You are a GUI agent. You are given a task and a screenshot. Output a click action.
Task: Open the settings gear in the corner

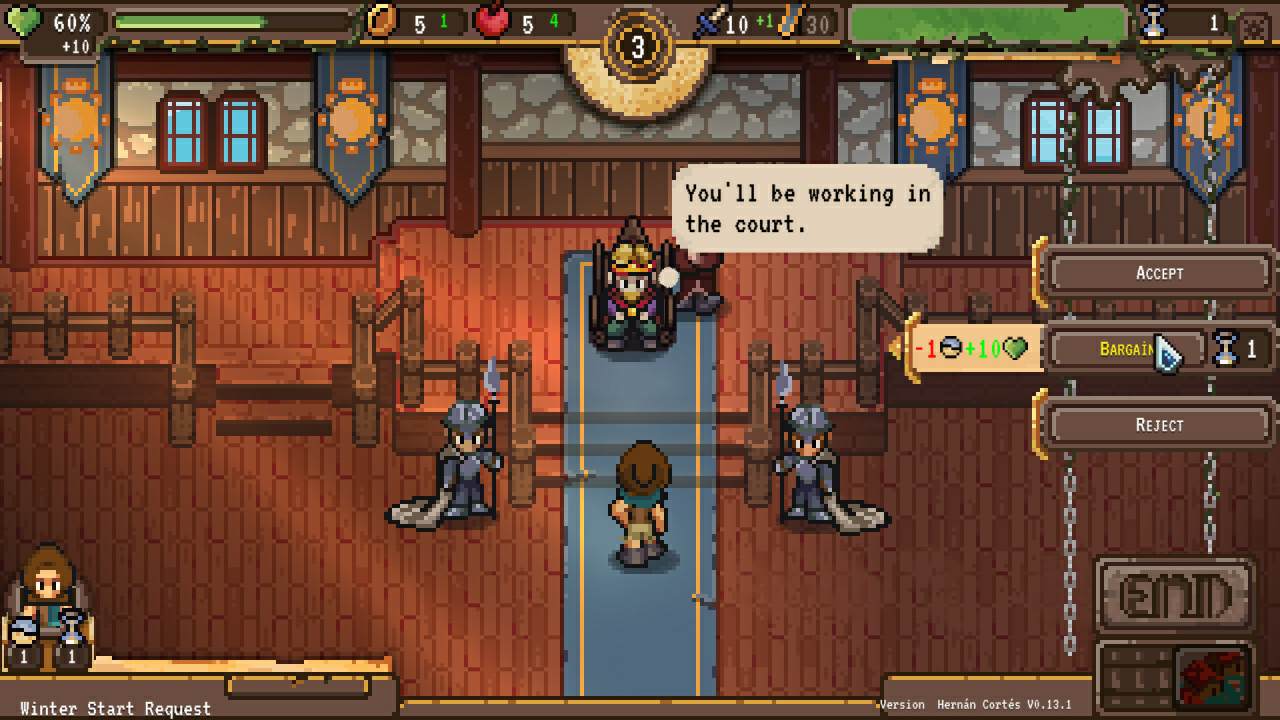pyautogui.click(x=1254, y=25)
